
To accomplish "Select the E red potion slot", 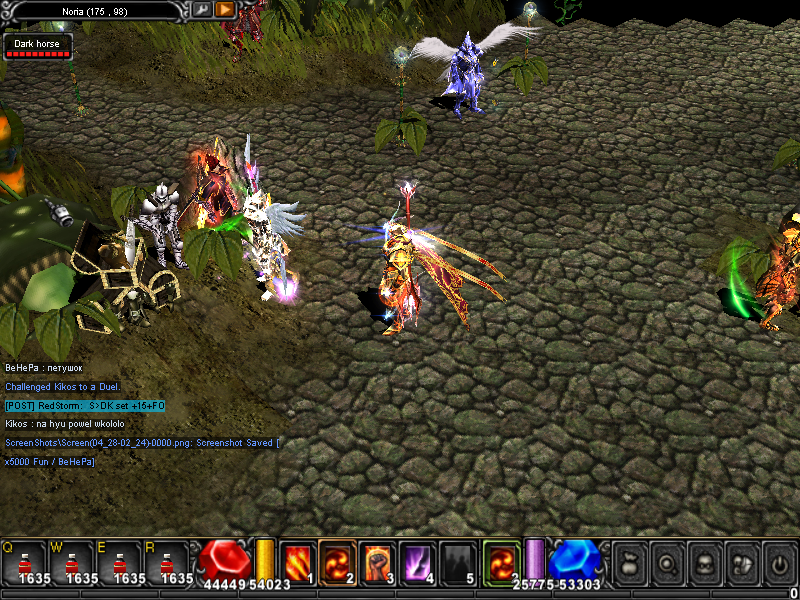I will click(120, 562).
